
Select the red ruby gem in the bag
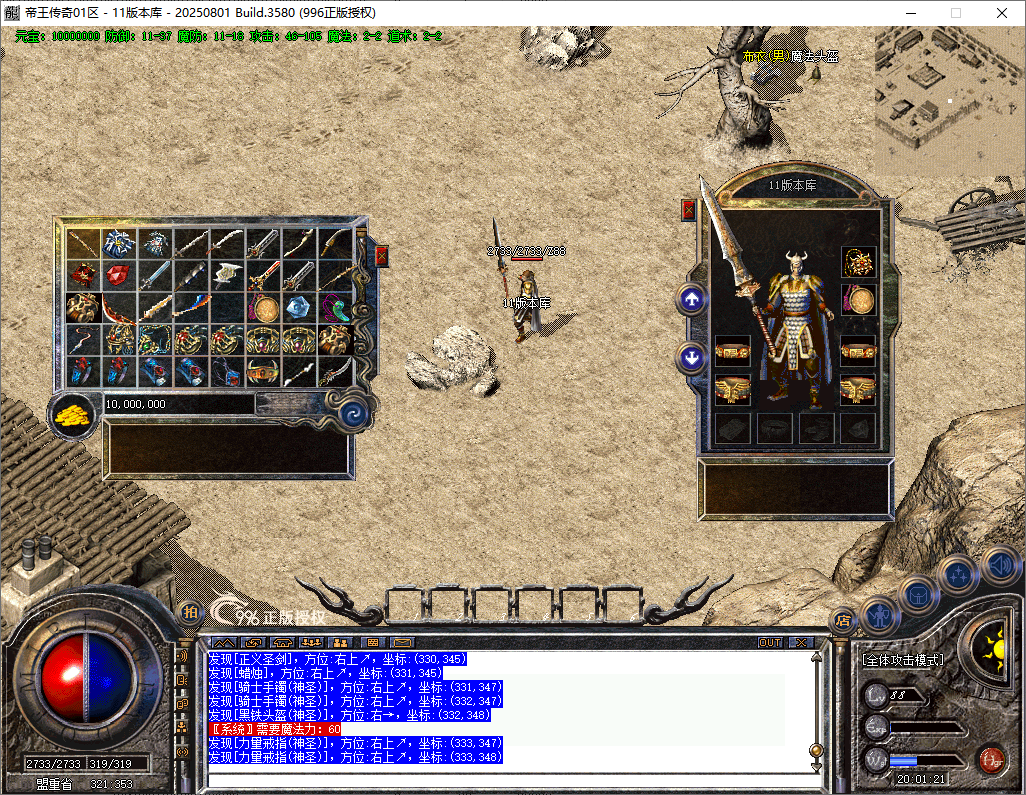(119, 275)
